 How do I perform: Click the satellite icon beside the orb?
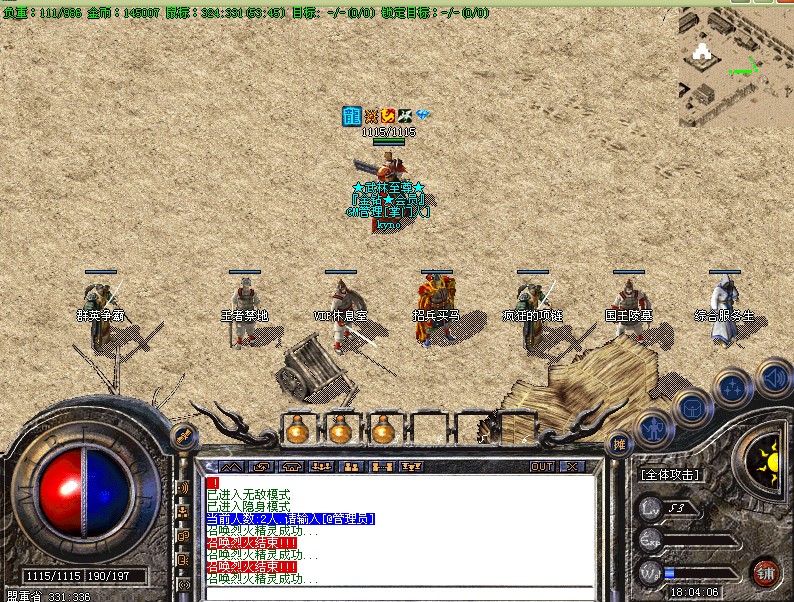click(x=184, y=435)
